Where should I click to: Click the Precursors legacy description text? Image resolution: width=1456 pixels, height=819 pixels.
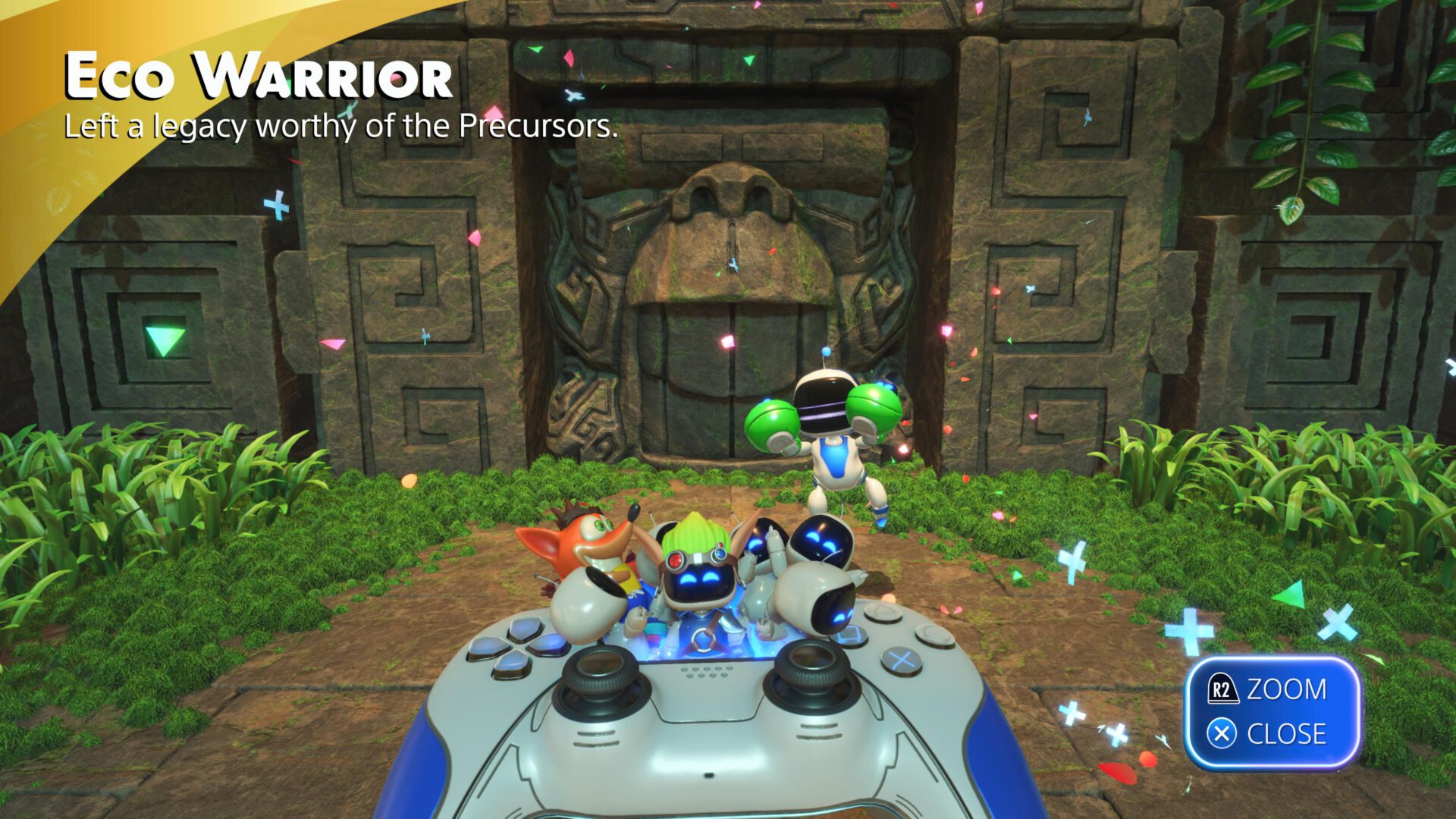(x=341, y=127)
